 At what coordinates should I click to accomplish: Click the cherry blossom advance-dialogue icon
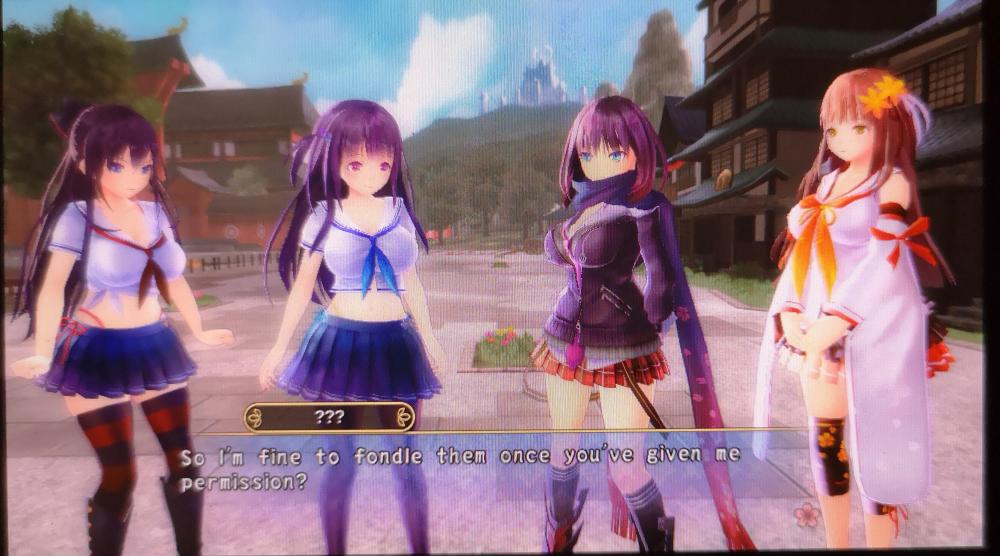(x=806, y=514)
